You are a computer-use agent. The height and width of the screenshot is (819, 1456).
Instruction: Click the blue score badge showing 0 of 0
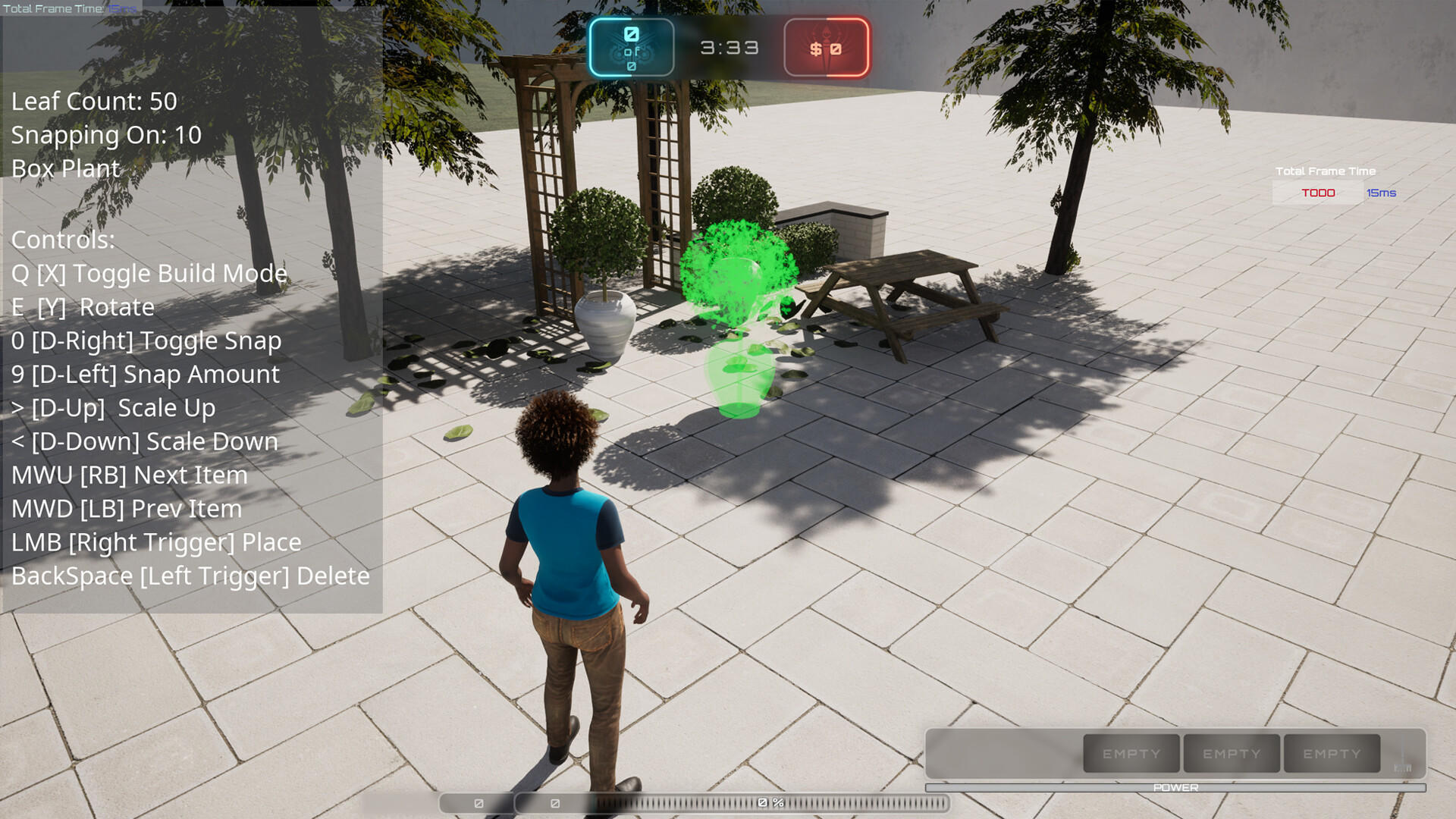pyautogui.click(x=631, y=47)
